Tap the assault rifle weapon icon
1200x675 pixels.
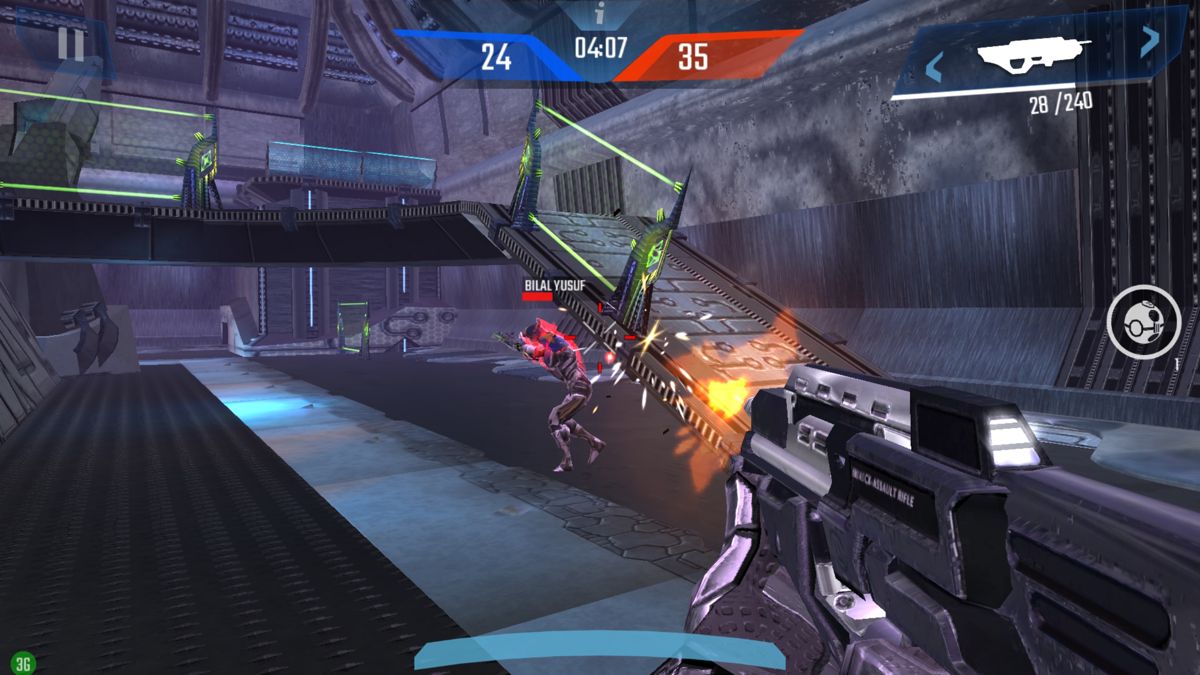pyautogui.click(x=1033, y=54)
